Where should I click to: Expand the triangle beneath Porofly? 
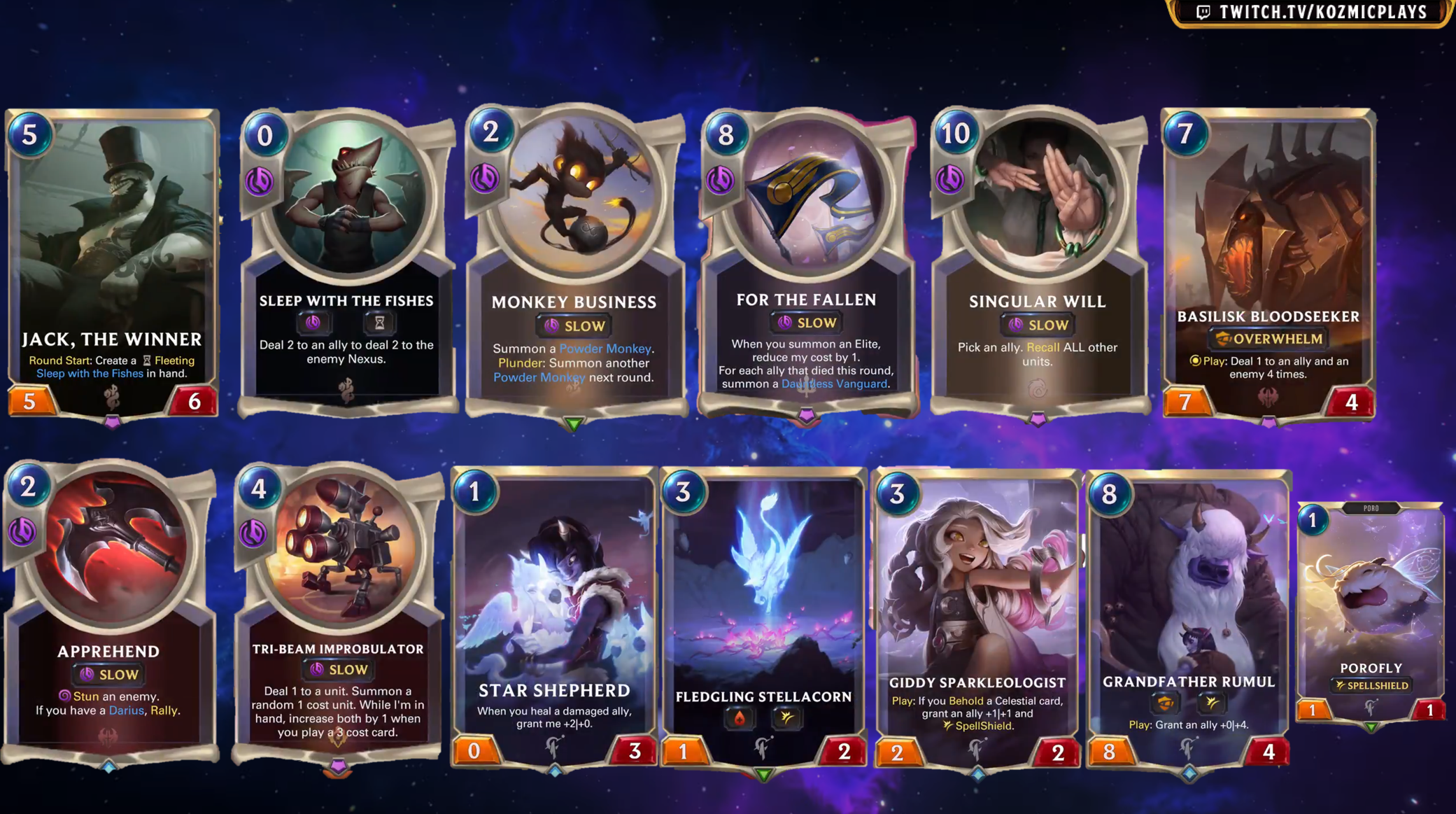[x=1370, y=727]
